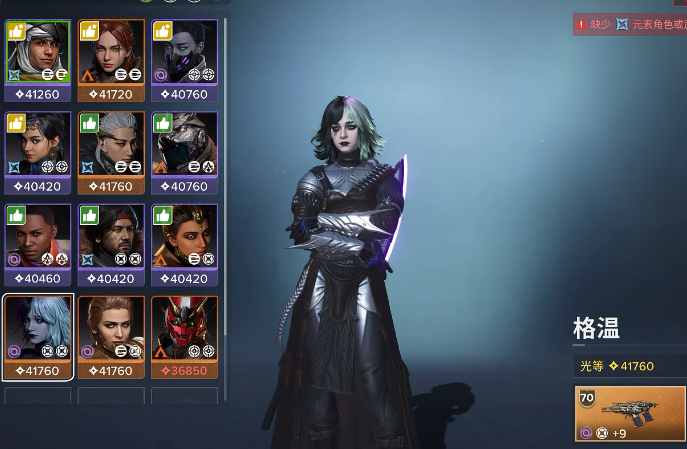Select the woman with the gold headpiece
687x449 pixels.
(x=184, y=236)
